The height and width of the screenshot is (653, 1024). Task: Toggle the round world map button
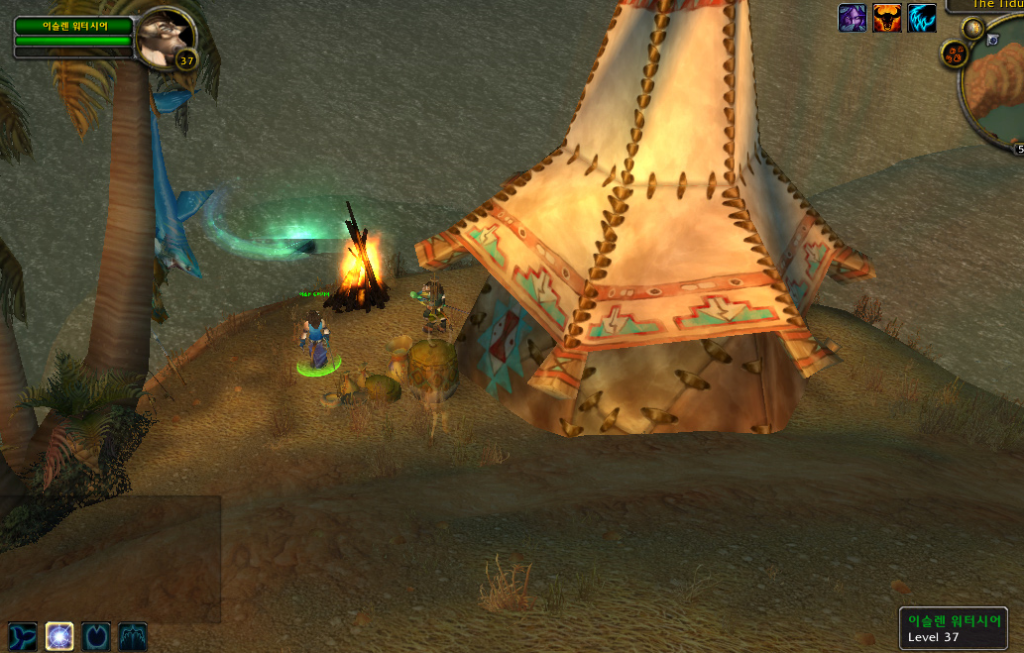(x=971, y=29)
